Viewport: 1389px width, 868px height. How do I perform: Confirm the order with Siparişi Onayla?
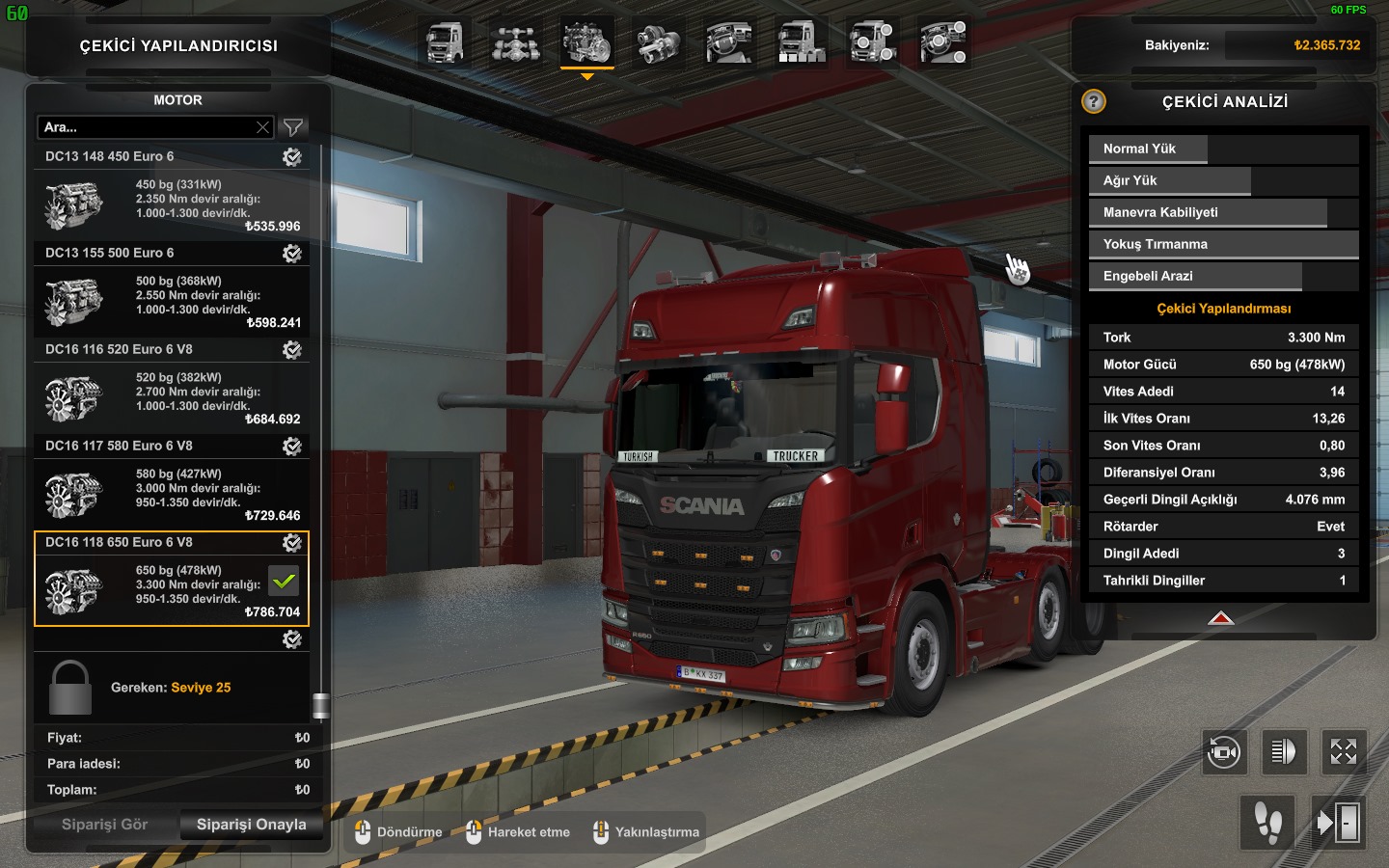[x=251, y=825]
